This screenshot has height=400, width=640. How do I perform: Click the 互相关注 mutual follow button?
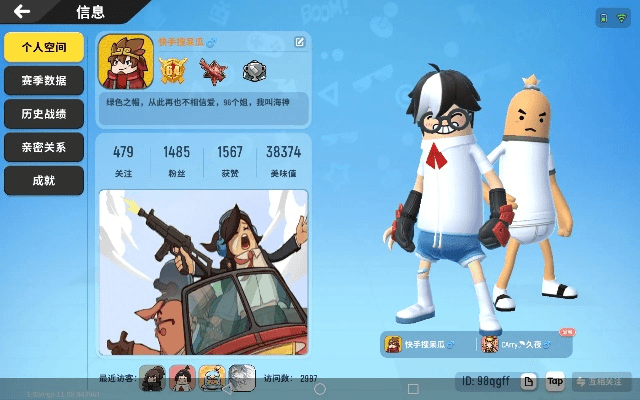pos(603,381)
